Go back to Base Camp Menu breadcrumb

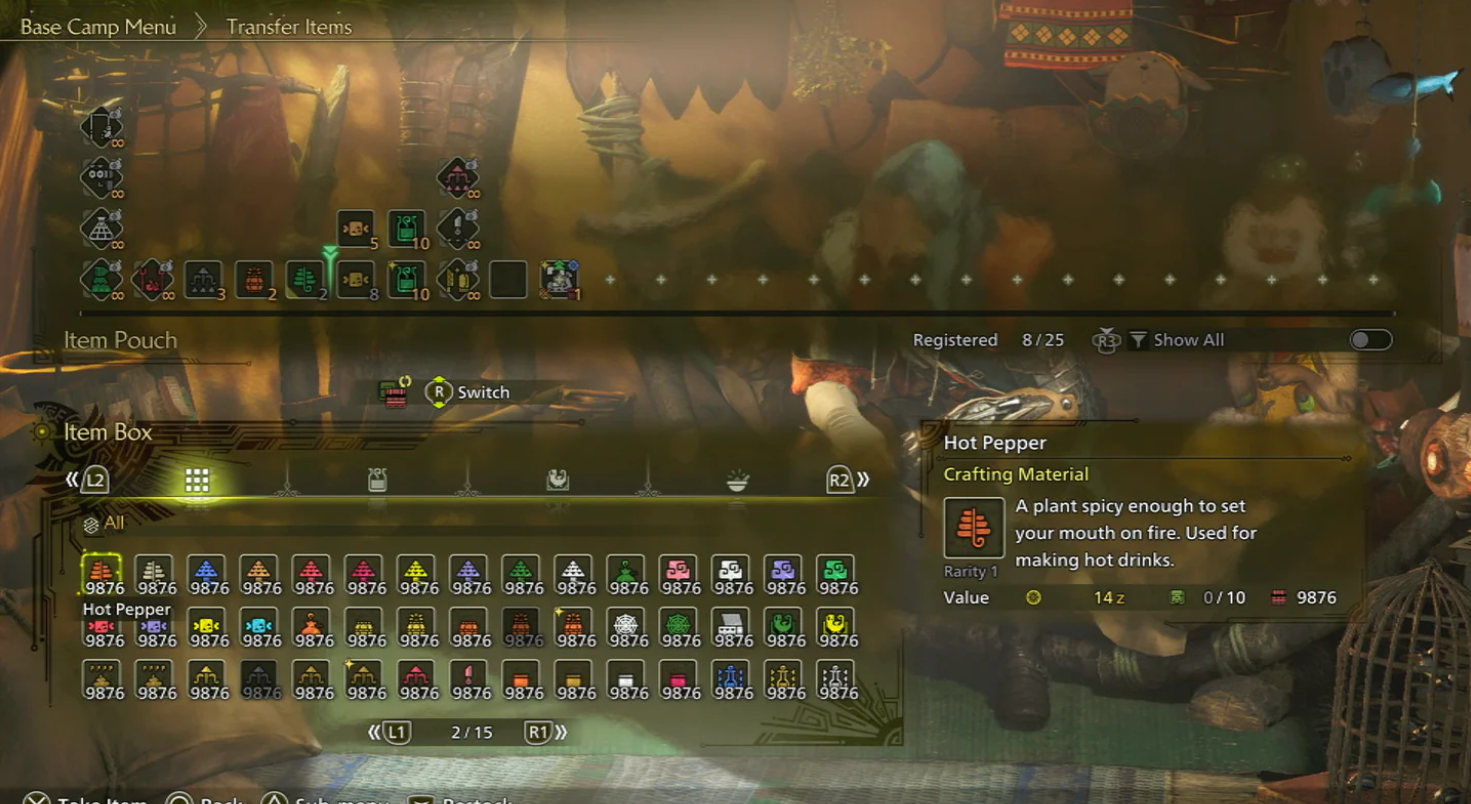(98, 27)
